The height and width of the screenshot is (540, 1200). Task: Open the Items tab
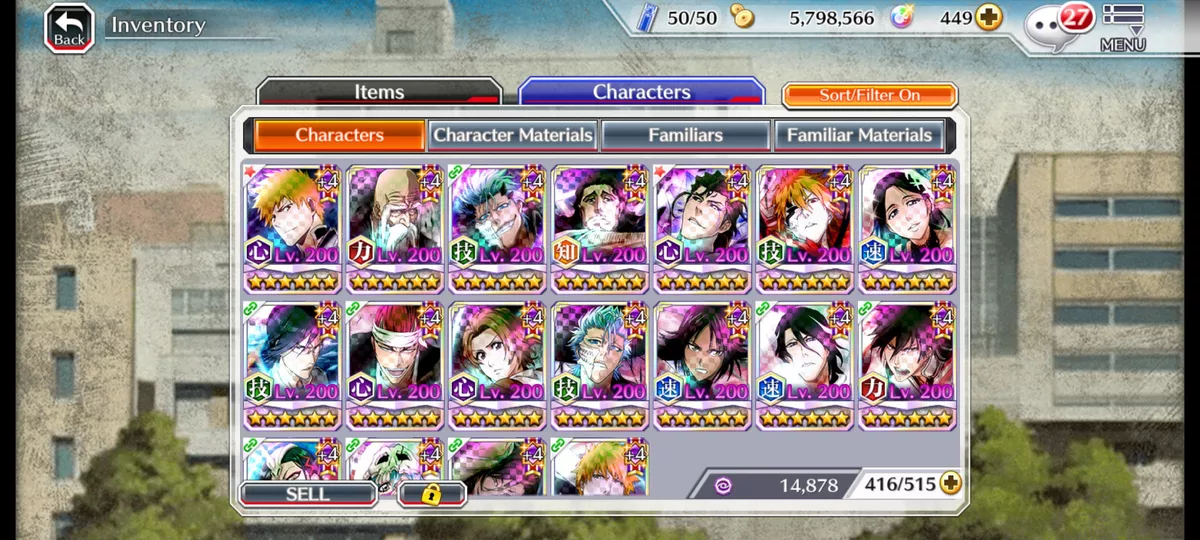379,92
